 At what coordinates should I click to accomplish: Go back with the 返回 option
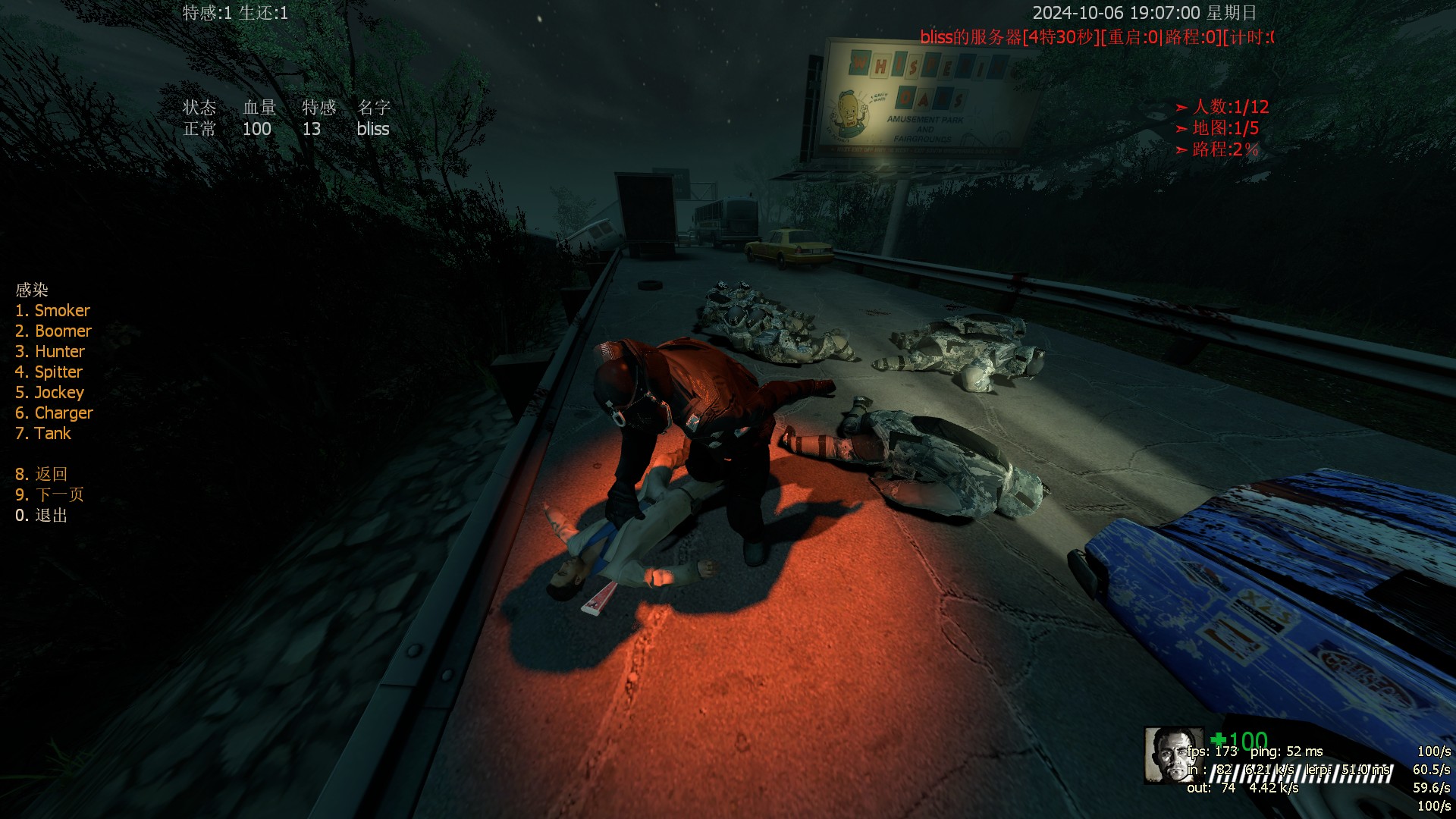[42, 474]
